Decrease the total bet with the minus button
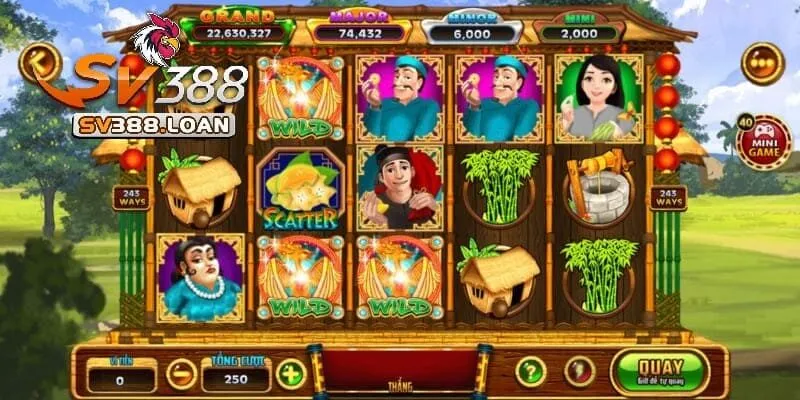 [x=181, y=374]
